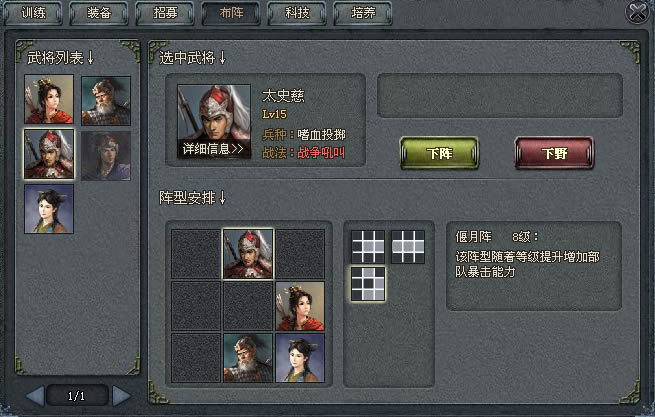Select the highlighted 偃月阵 formation icon
The height and width of the screenshot is (417, 655).
tap(367, 283)
